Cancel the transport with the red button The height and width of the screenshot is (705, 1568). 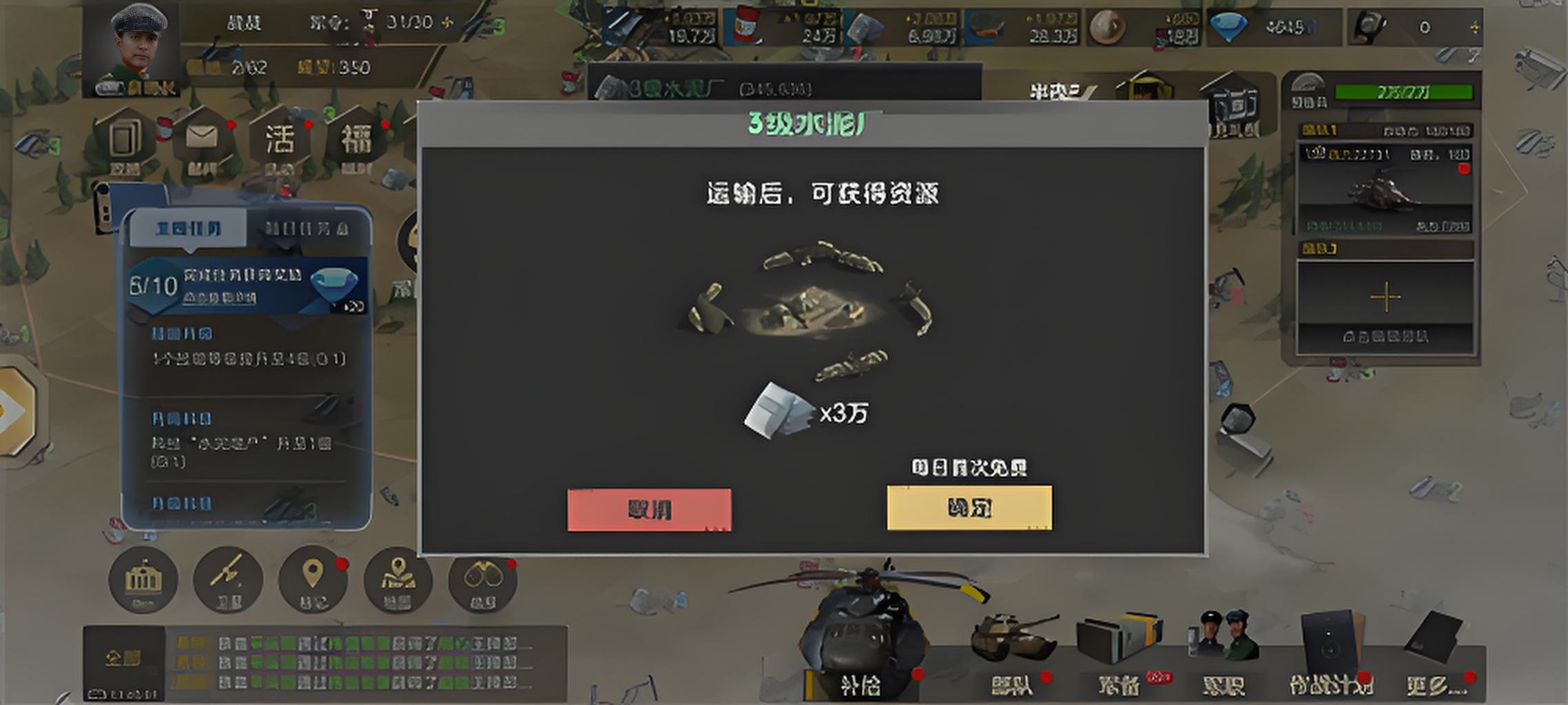click(x=649, y=510)
